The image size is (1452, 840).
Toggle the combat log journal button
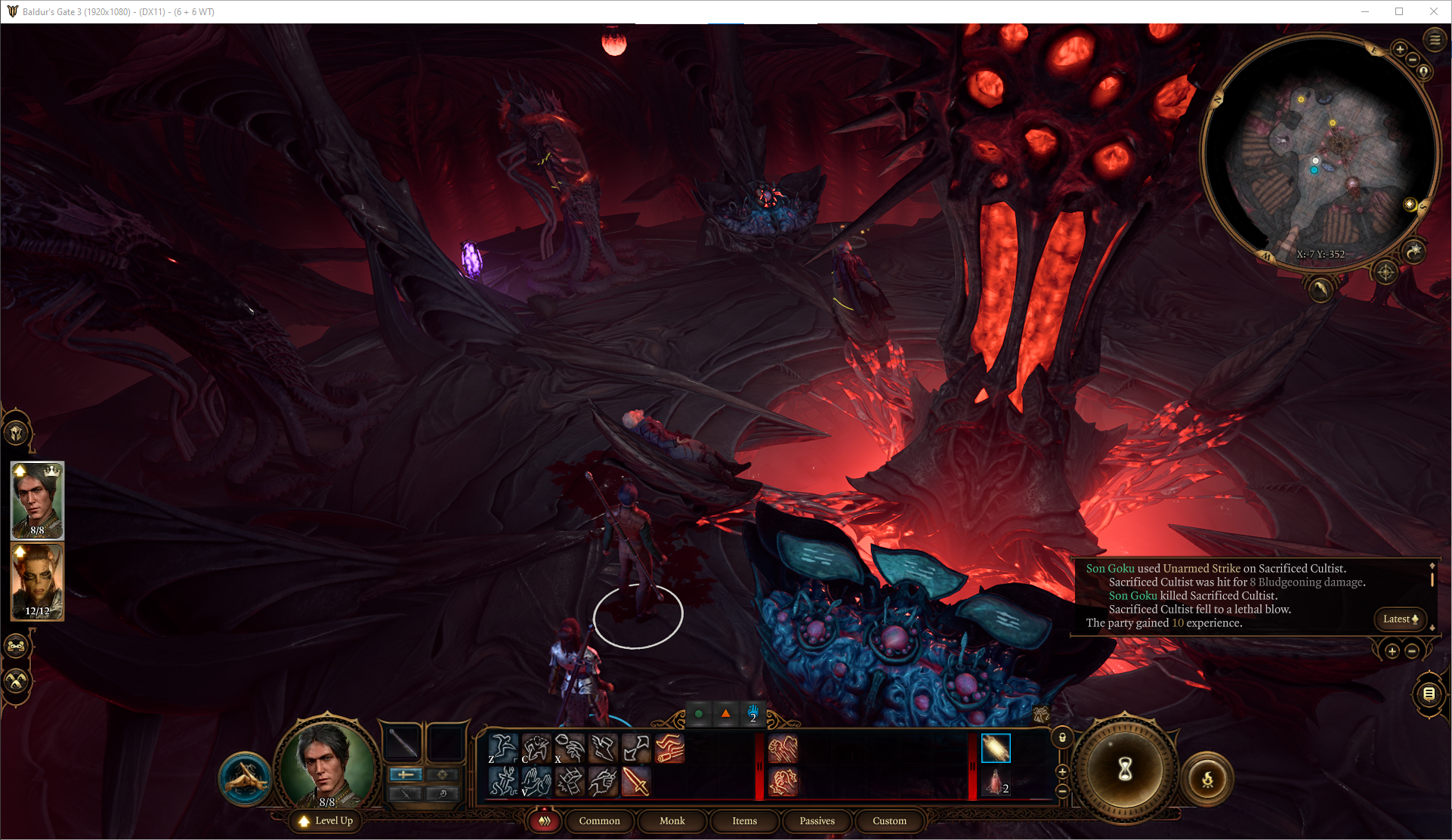[1429, 693]
